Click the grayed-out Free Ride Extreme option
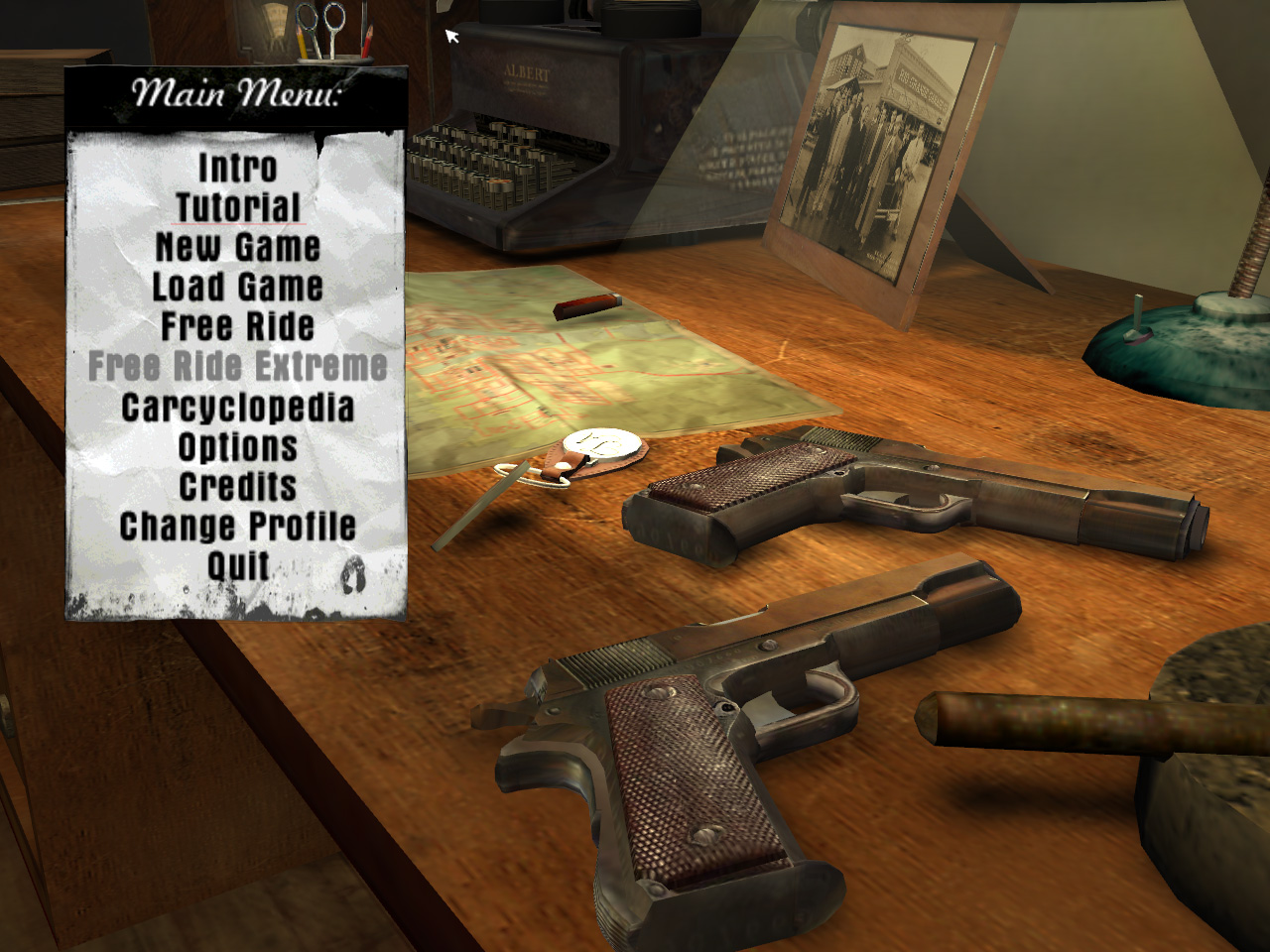 [238, 365]
